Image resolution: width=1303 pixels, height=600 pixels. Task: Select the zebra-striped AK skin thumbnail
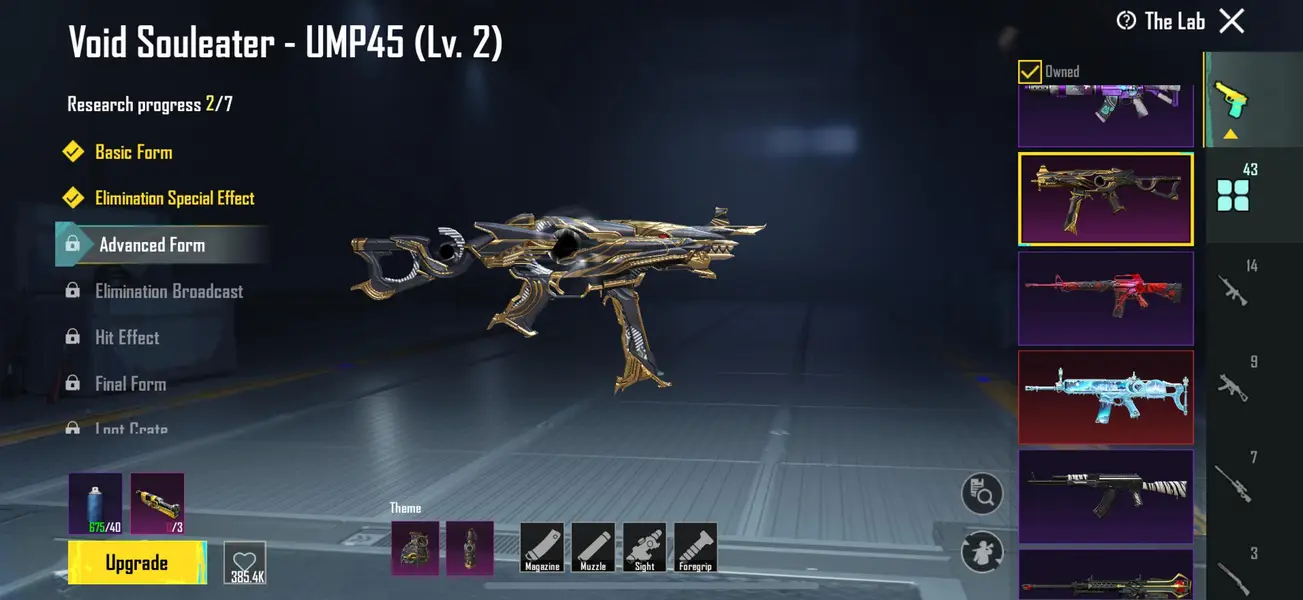[x=1105, y=494]
